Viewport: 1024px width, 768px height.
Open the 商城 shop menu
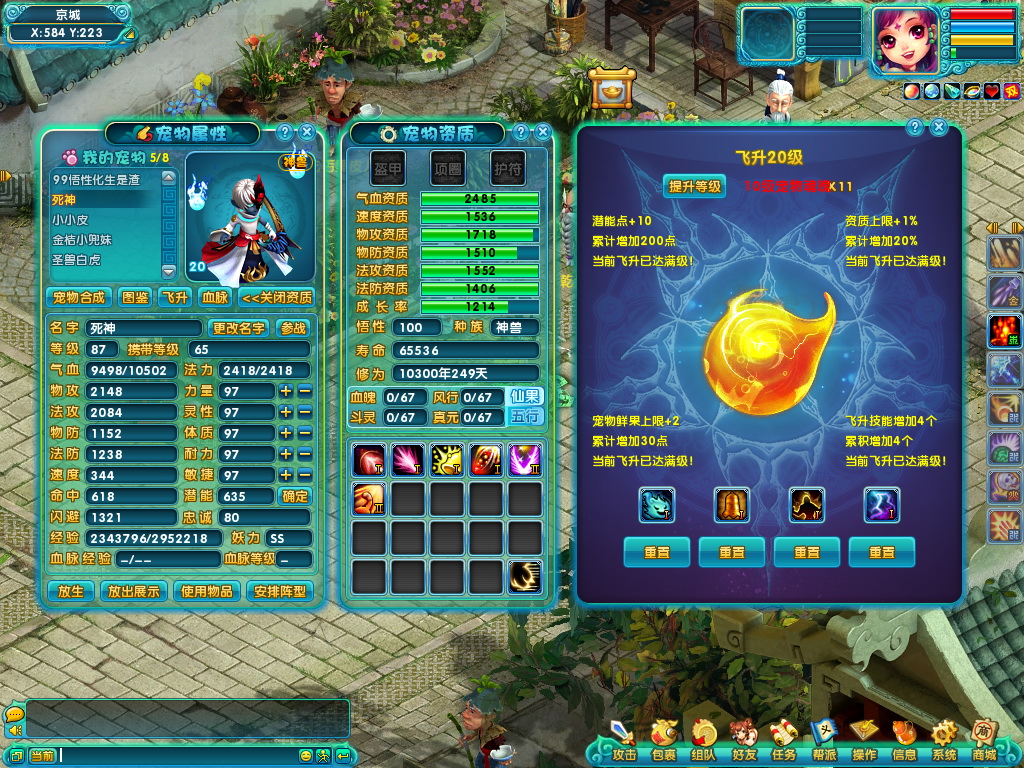tap(983, 741)
